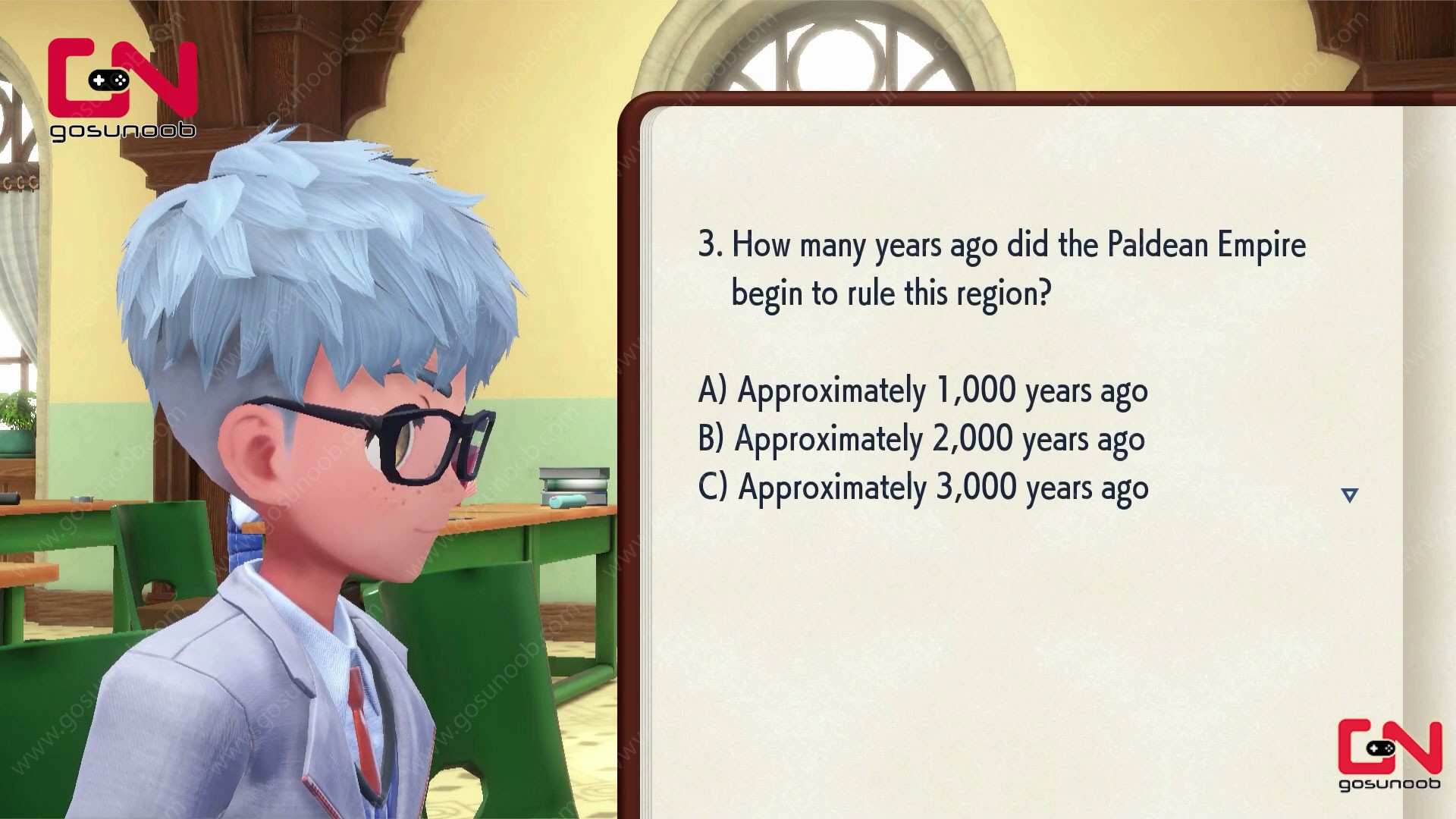Select answer B, Approximately 2,000 years ago
This screenshot has height=819, width=1456.
coord(922,438)
